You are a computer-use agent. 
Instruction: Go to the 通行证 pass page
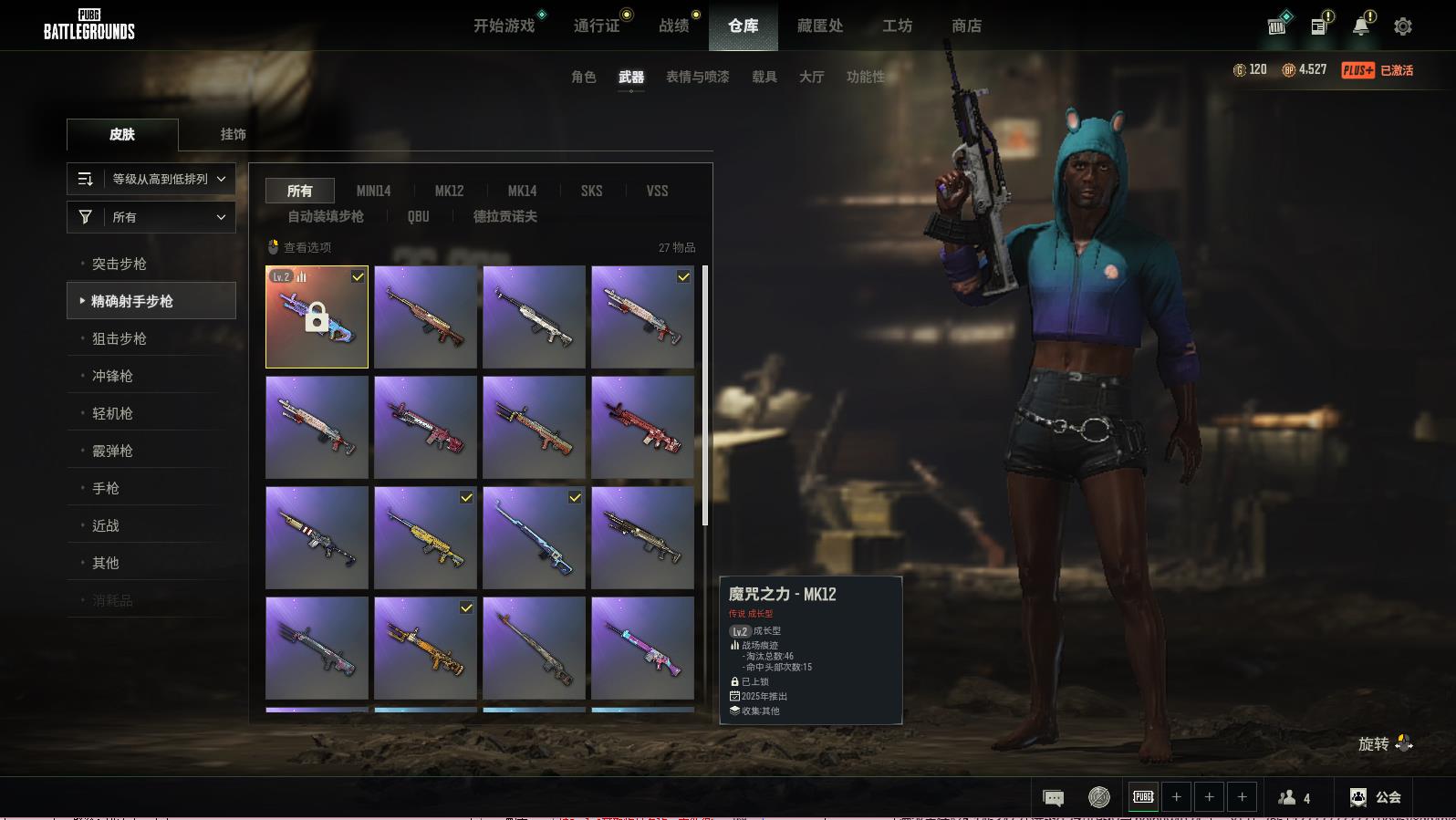click(x=597, y=26)
